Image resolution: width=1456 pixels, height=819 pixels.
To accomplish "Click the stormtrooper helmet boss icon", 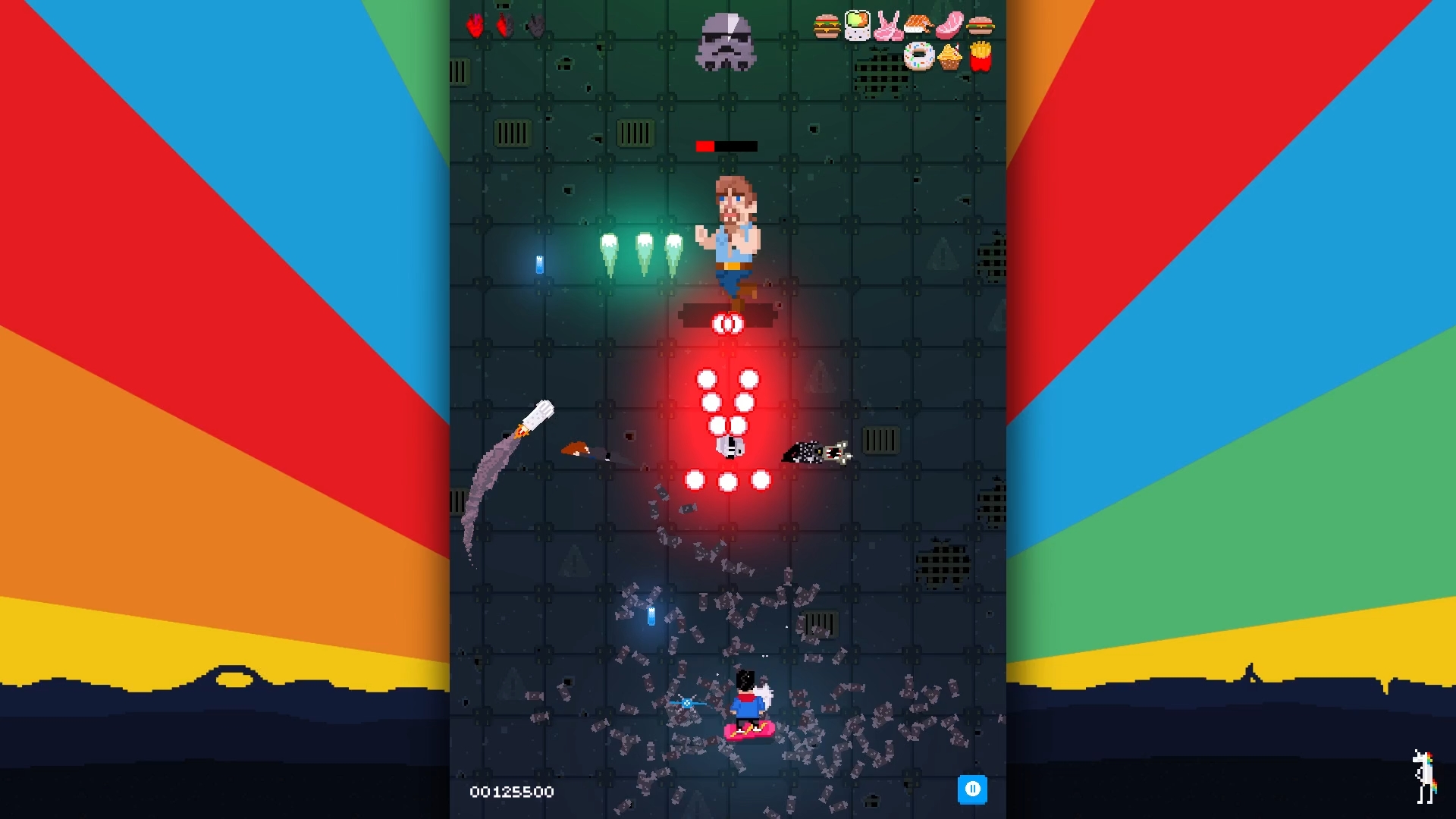I will pyautogui.click(x=726, y=42).
